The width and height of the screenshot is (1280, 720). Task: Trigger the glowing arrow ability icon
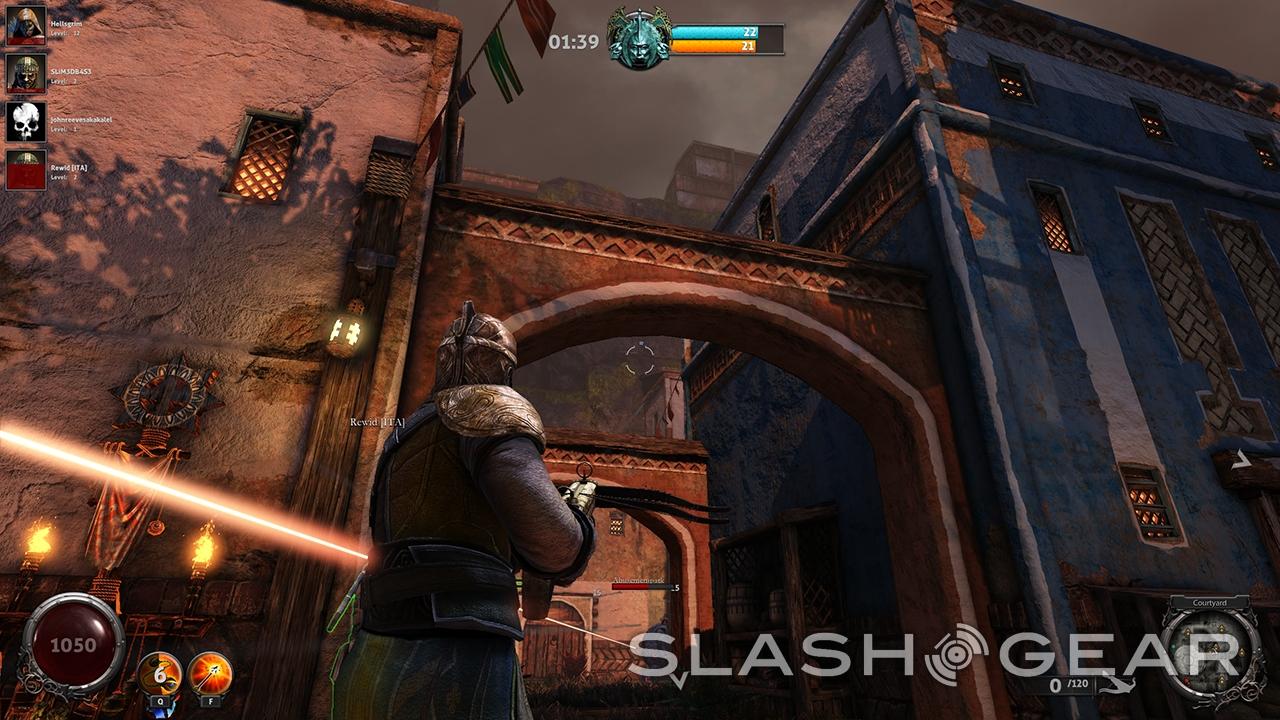pyautogui.click(x=210, y=672)
